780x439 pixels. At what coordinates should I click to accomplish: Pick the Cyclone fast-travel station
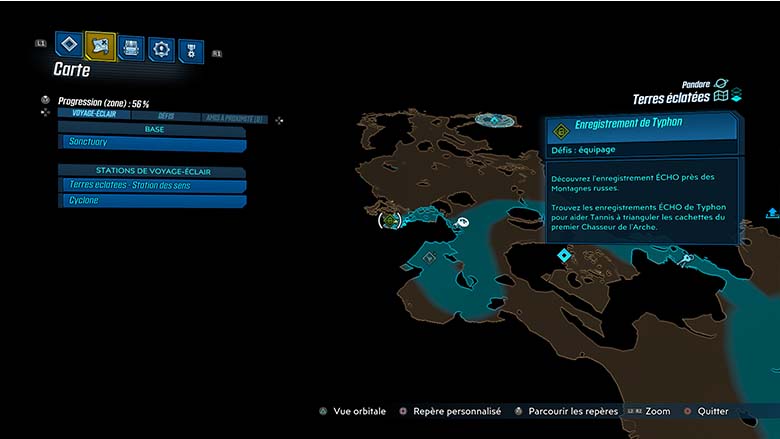[x=152, y=201]
